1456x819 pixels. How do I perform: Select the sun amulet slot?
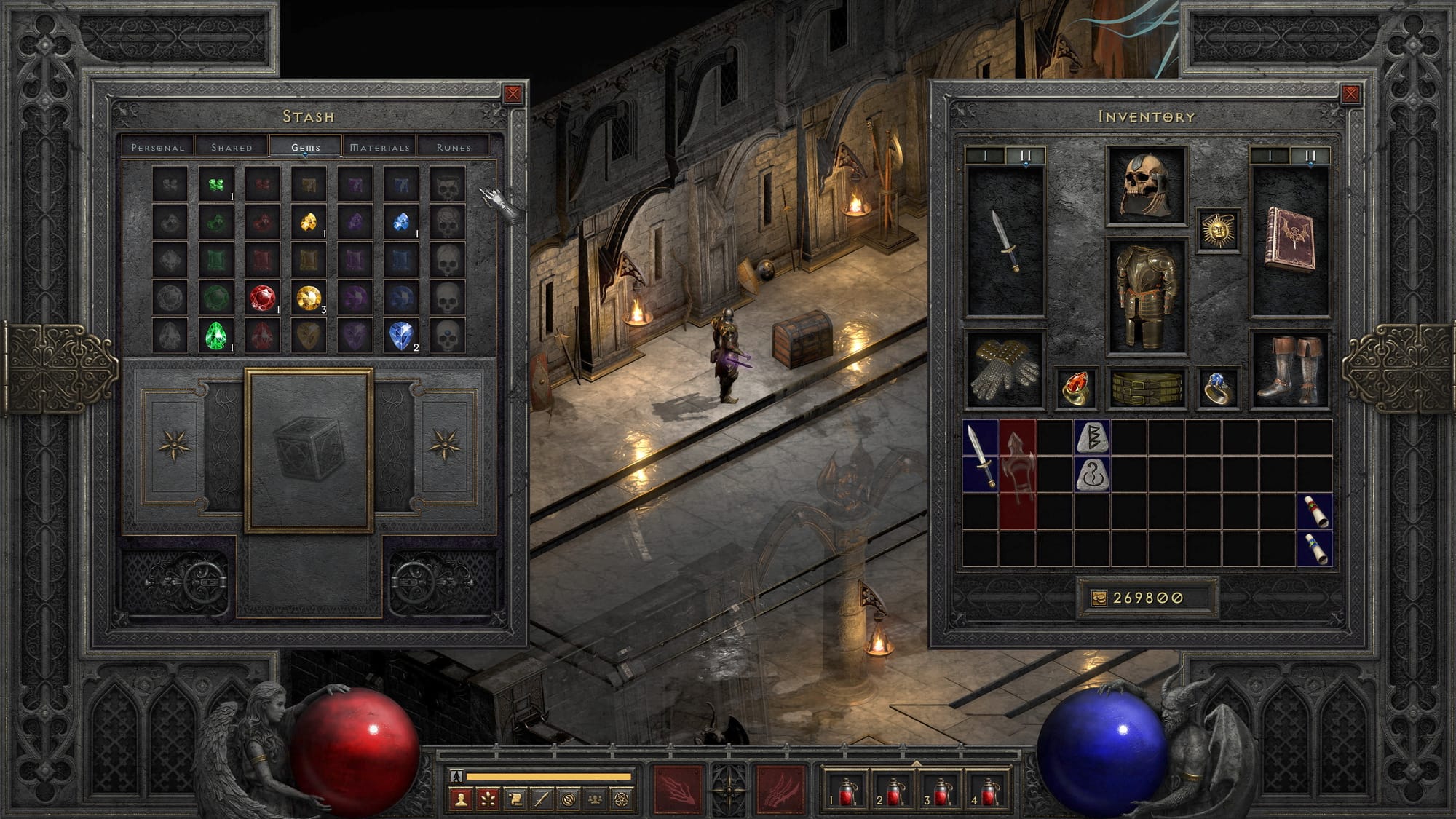coord(1218,231)
